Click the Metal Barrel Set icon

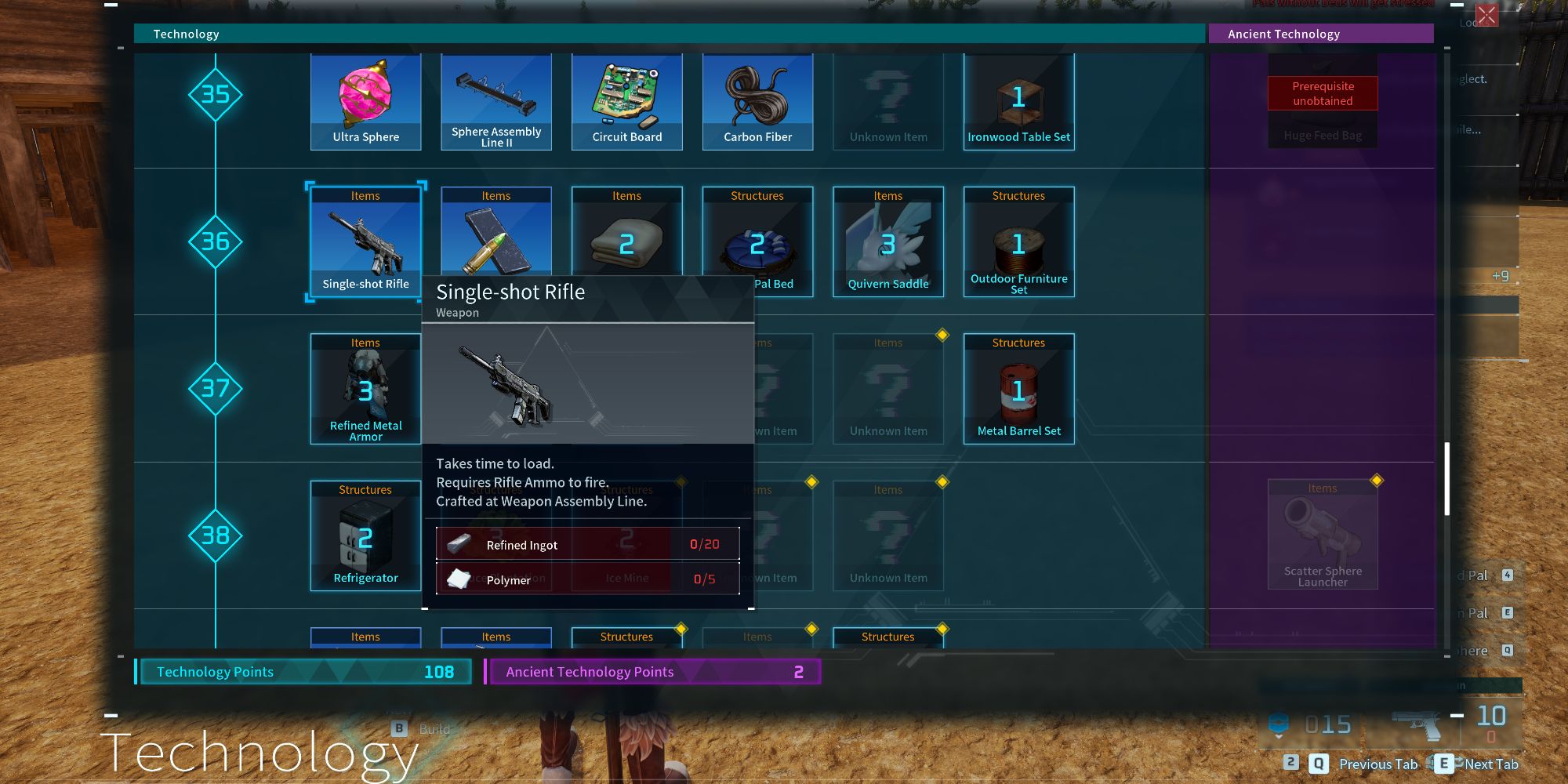(1018, 388)
